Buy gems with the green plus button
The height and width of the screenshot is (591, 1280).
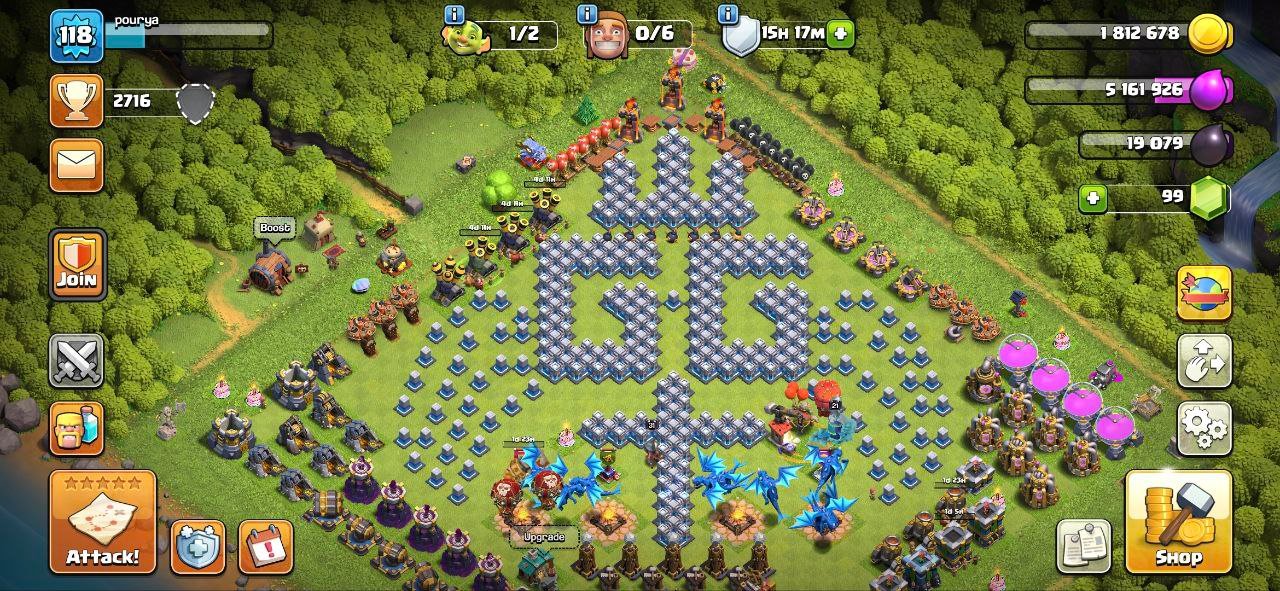[1093, 198]
